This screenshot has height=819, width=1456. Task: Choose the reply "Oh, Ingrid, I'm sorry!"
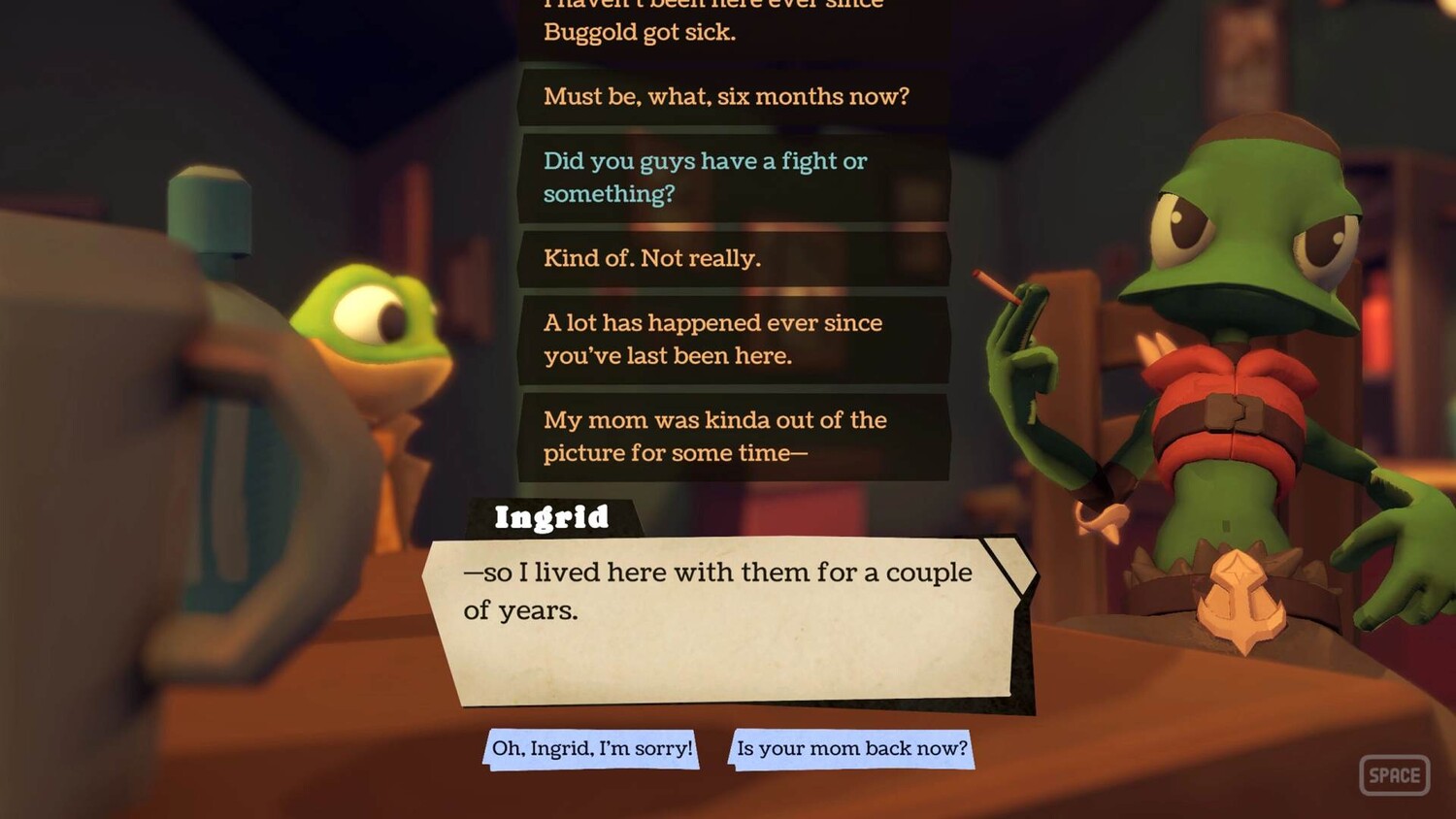591,749
